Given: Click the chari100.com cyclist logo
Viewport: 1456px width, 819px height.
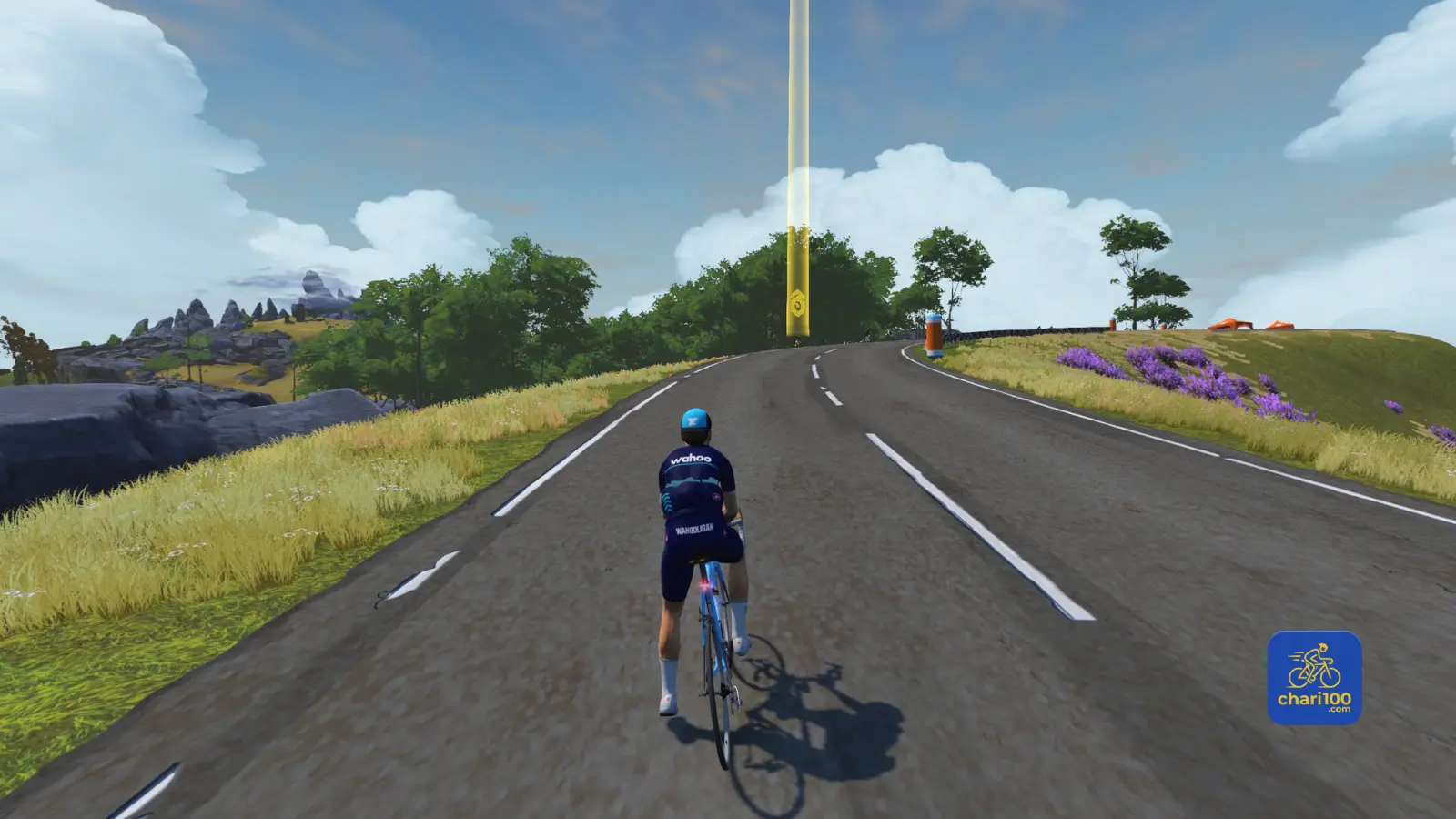Looking at the screenshot, I should click(1314, 678).
